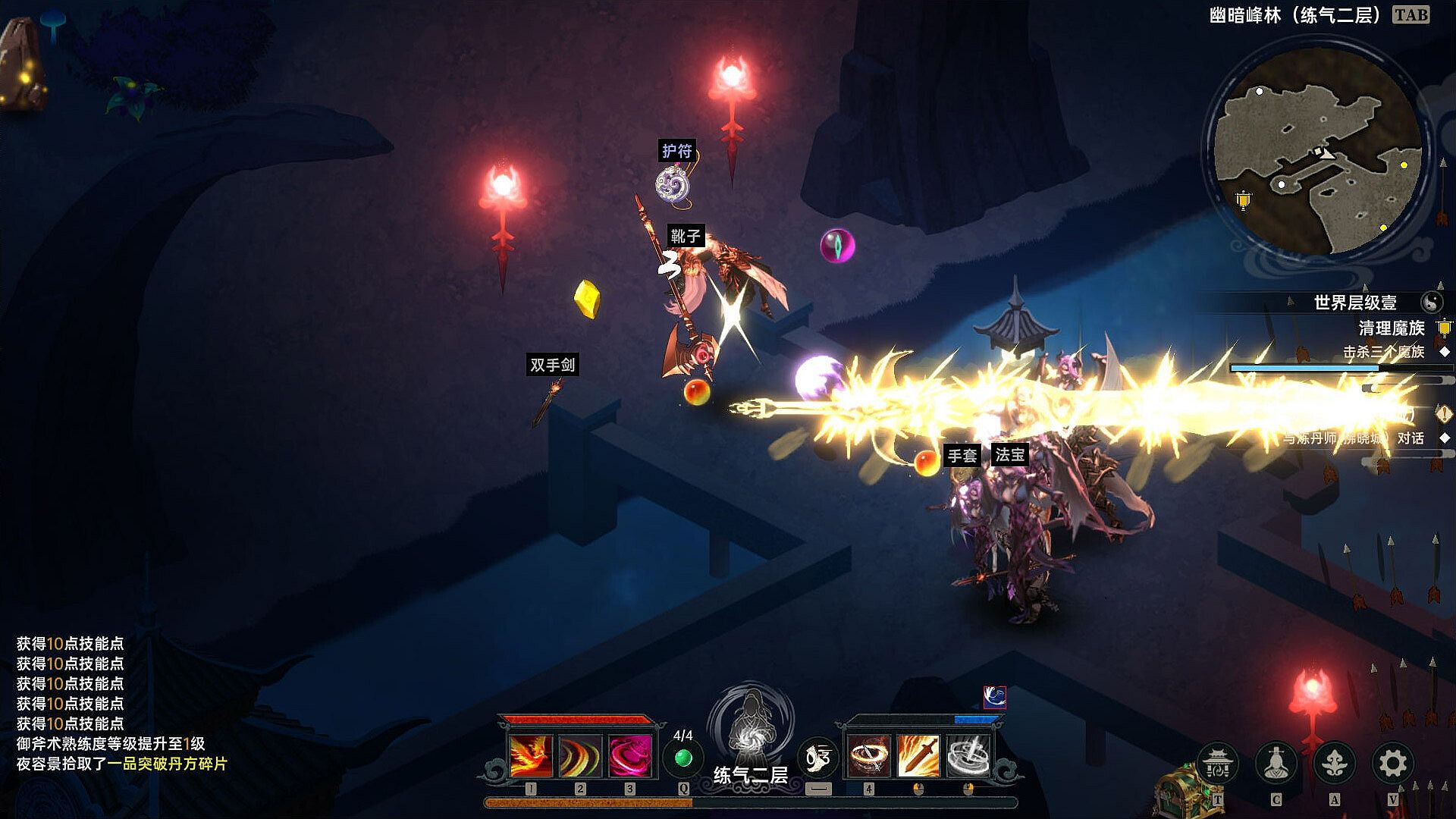Click the yin-yang world level icon
1456x819 pixels.
[1431, 303]
